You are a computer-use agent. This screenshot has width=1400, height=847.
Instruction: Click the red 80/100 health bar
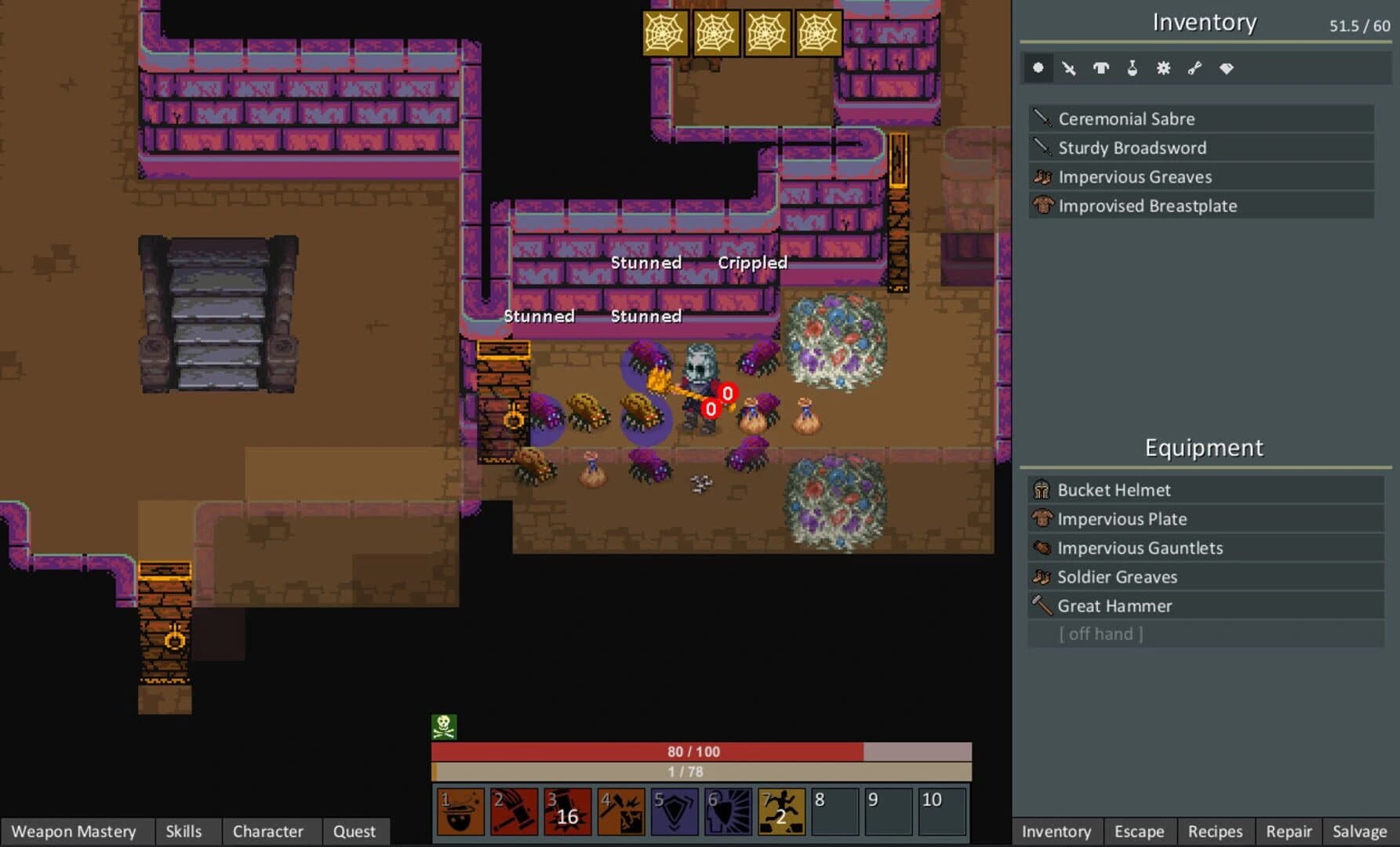tap(690, 751)
